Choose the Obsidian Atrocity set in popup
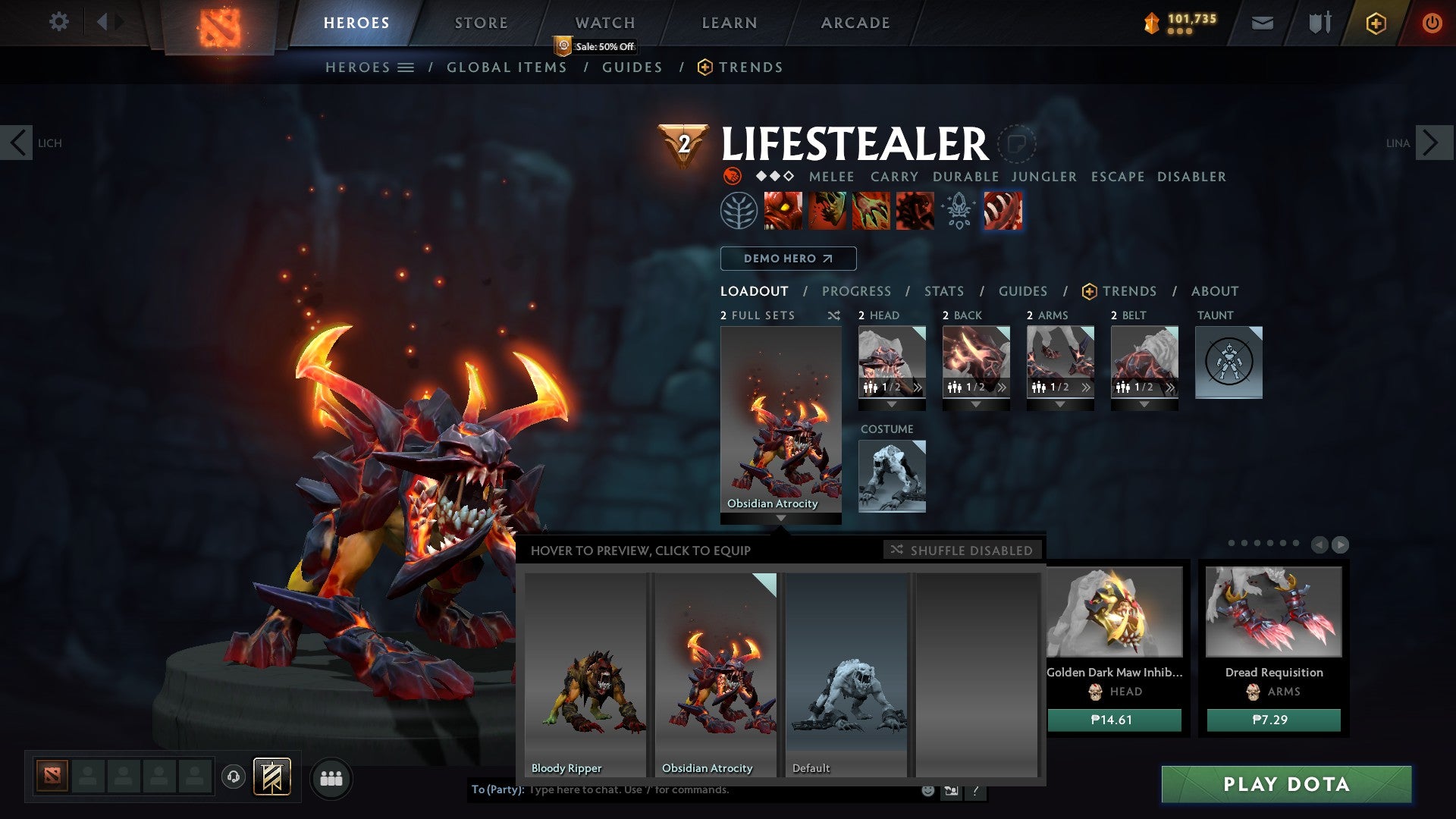 [x=716, y=674]
